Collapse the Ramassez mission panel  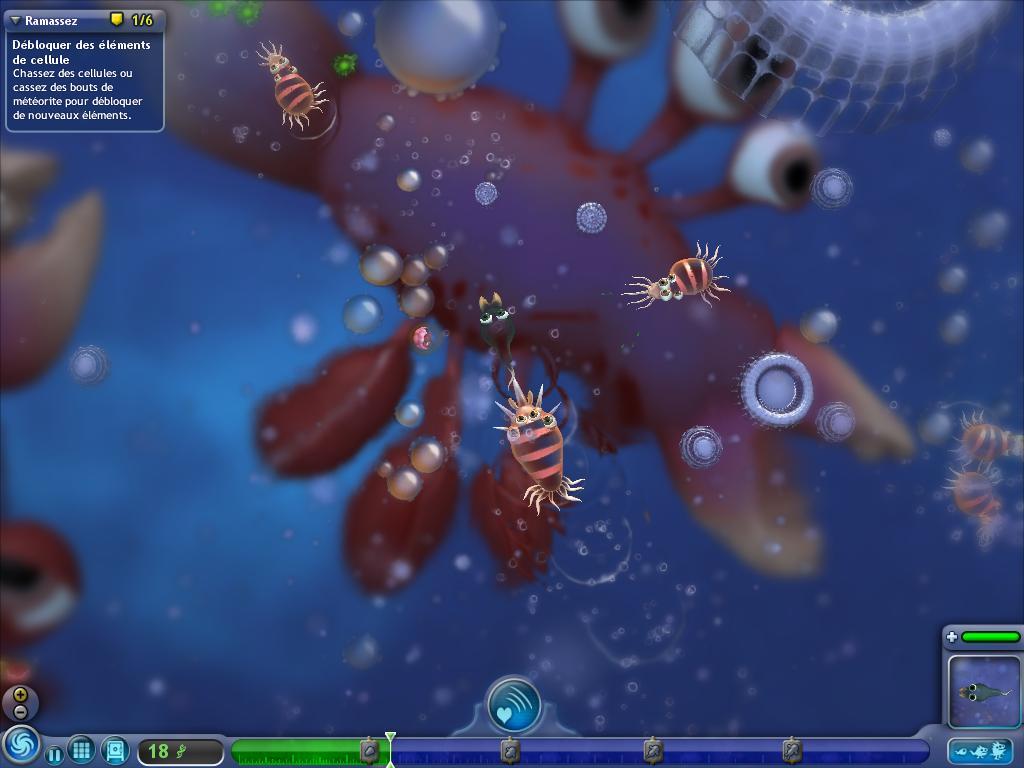click(x=15, y=20)
